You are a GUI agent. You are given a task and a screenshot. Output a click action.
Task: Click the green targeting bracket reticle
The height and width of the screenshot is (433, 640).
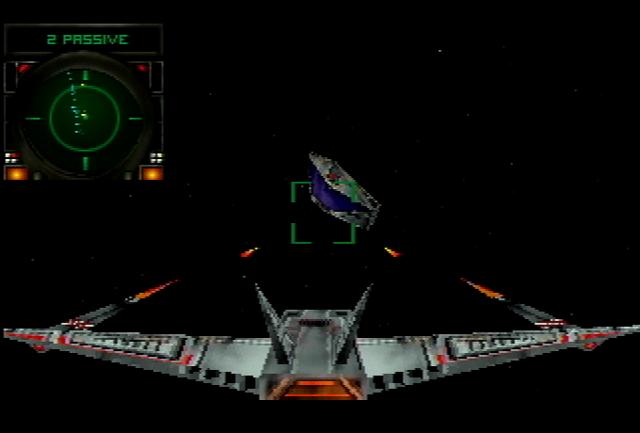click(x=322, y=212)
